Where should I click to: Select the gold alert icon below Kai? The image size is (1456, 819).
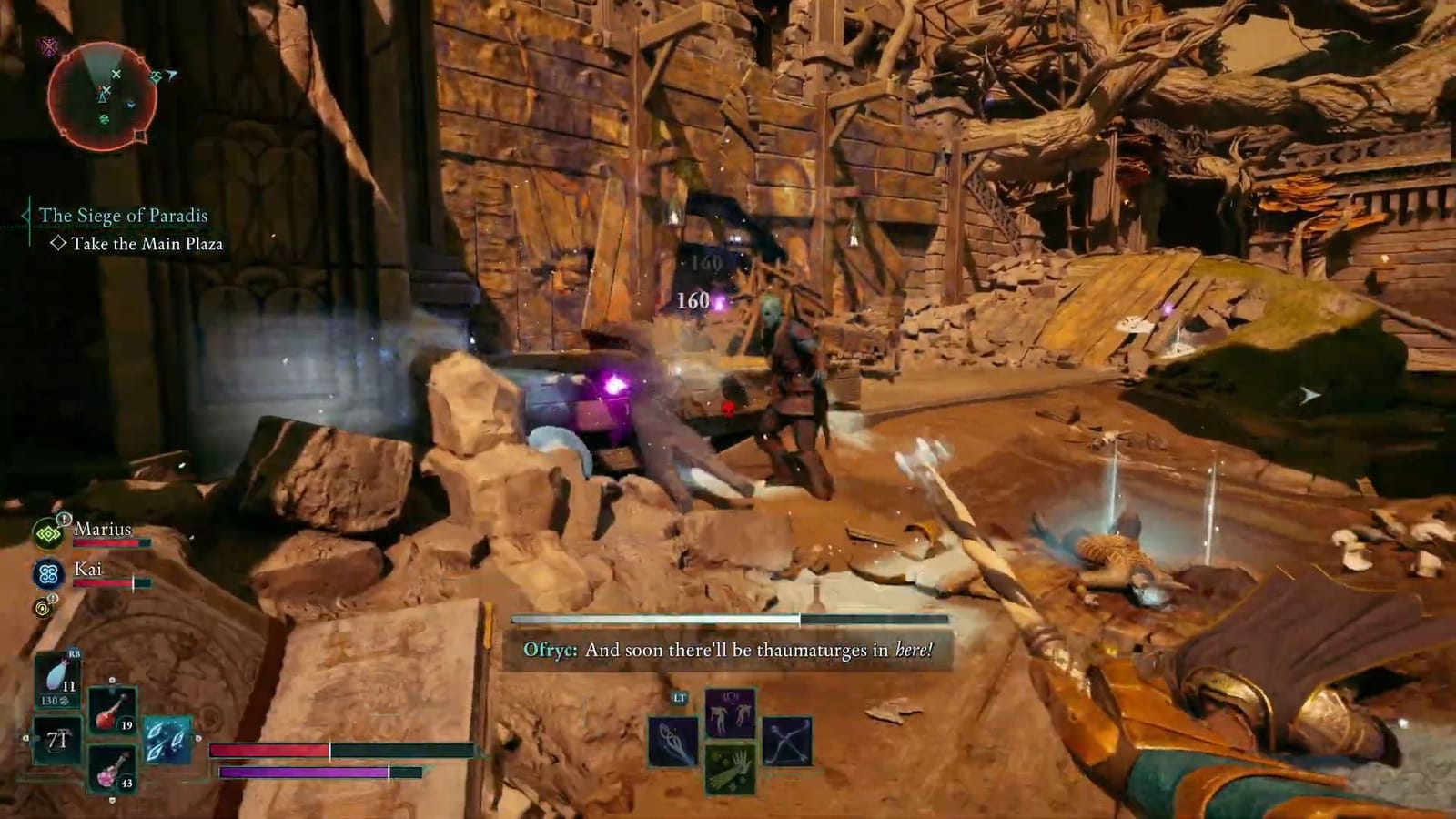click(42, 607)
